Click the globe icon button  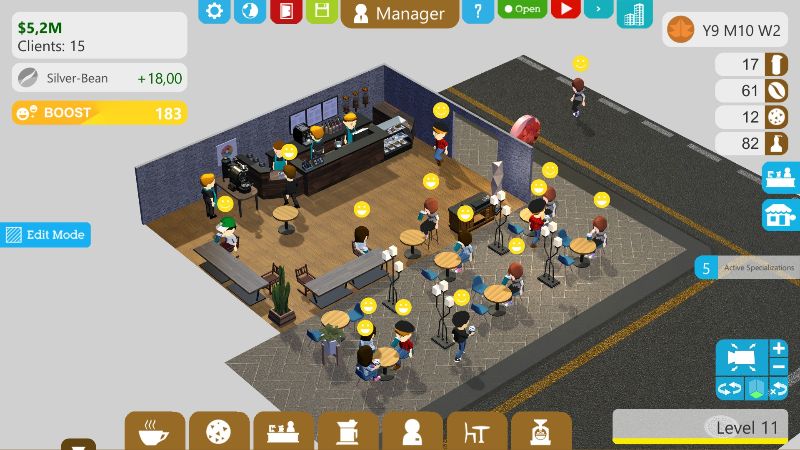(x=250, y=11)
